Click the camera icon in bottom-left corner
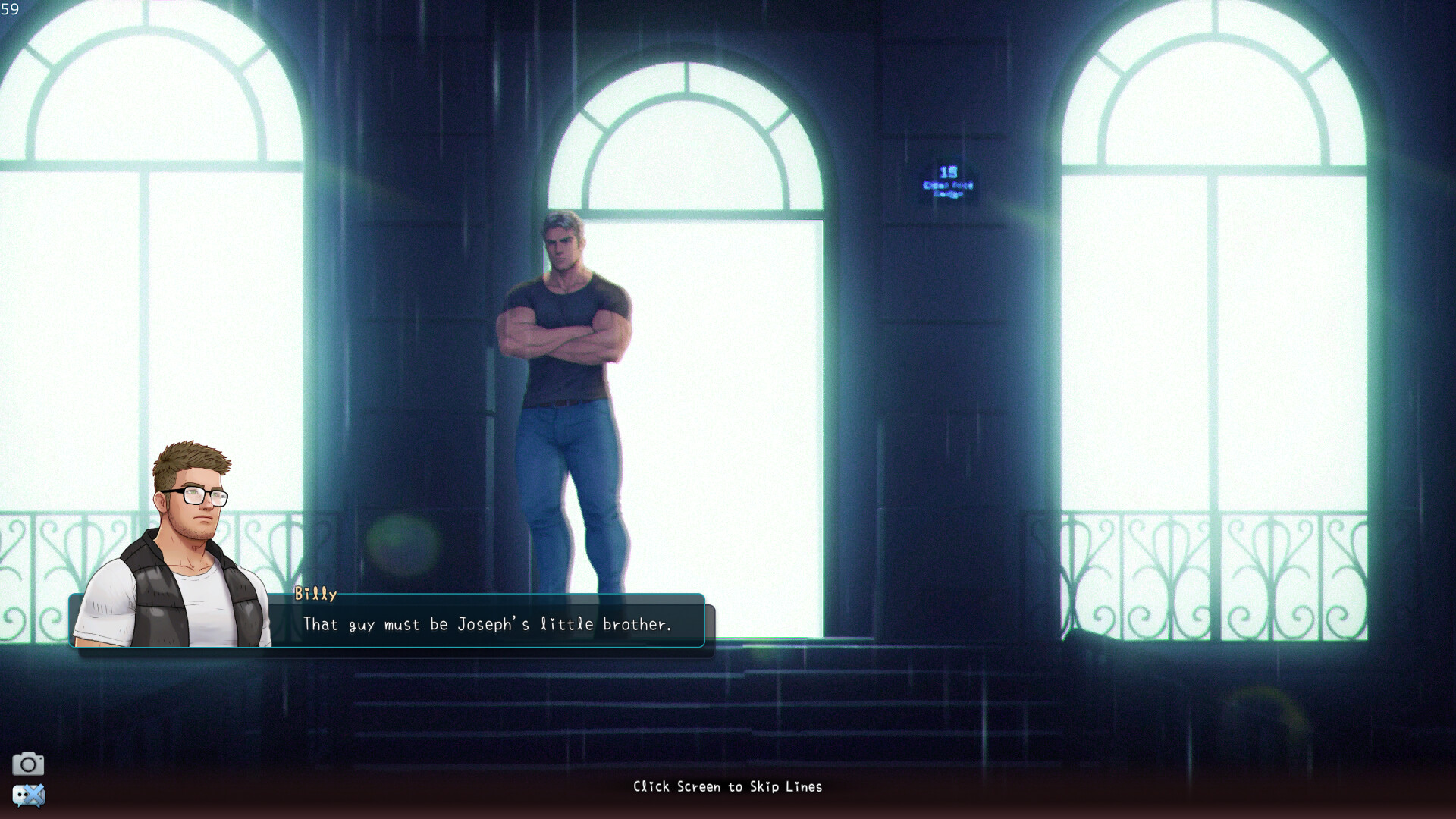 coord(29,762)
